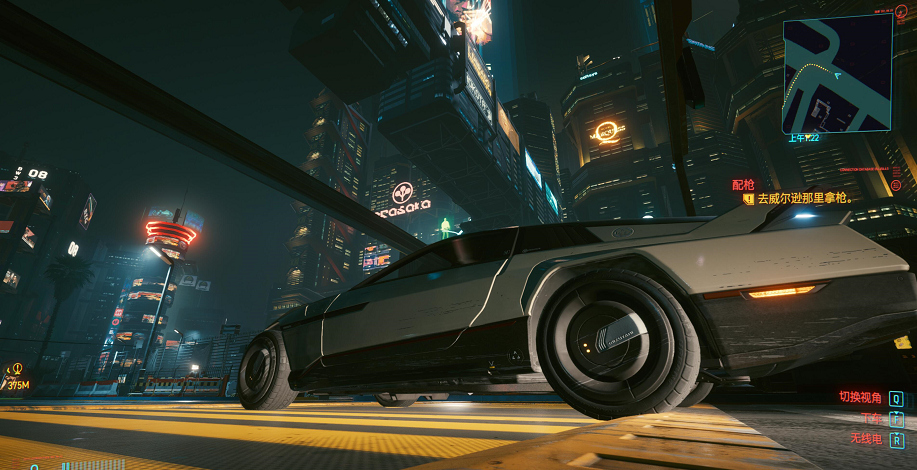Select the 配枪 quest objective tracker
The image size is (917, 470).
click(744, 185)
